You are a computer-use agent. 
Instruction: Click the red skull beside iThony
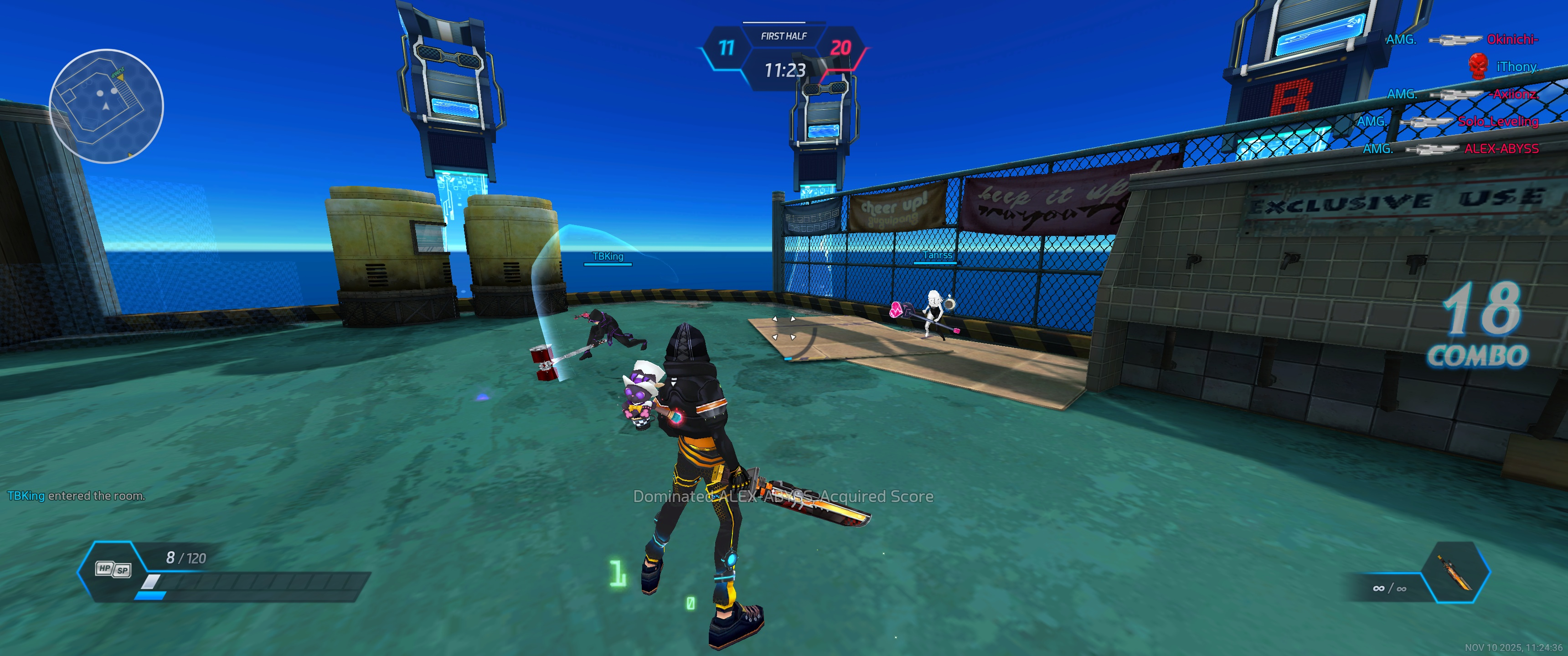tap(1477, 67)
